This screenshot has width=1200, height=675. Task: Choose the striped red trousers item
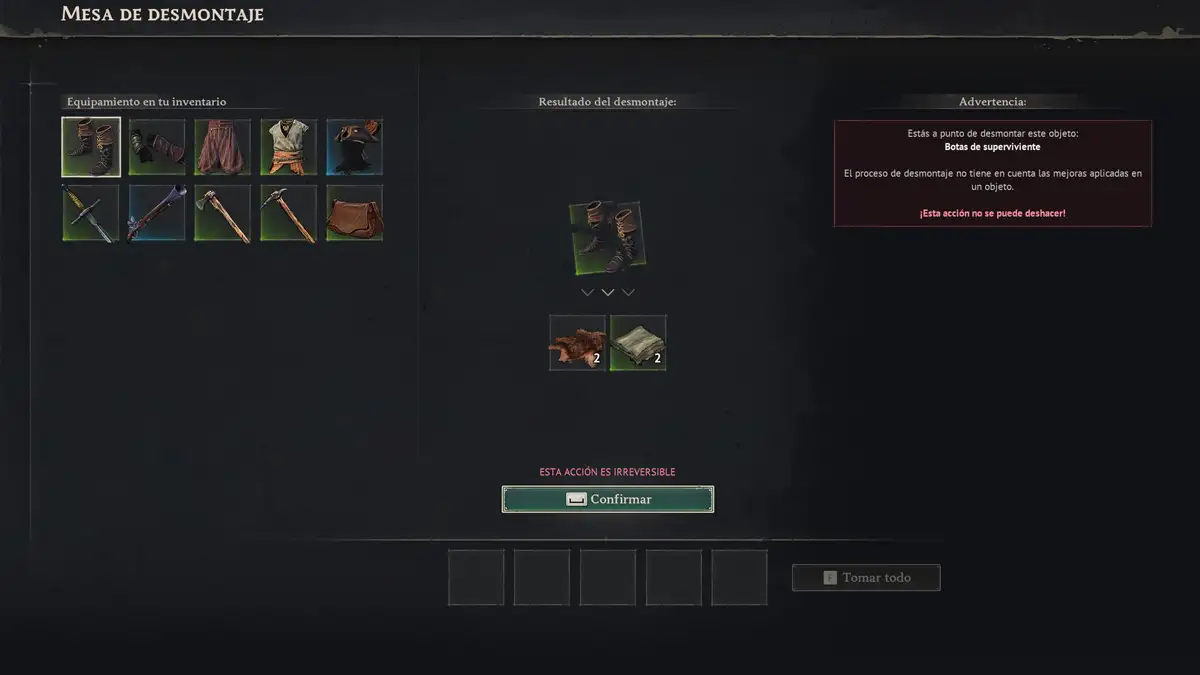point(223,147)
